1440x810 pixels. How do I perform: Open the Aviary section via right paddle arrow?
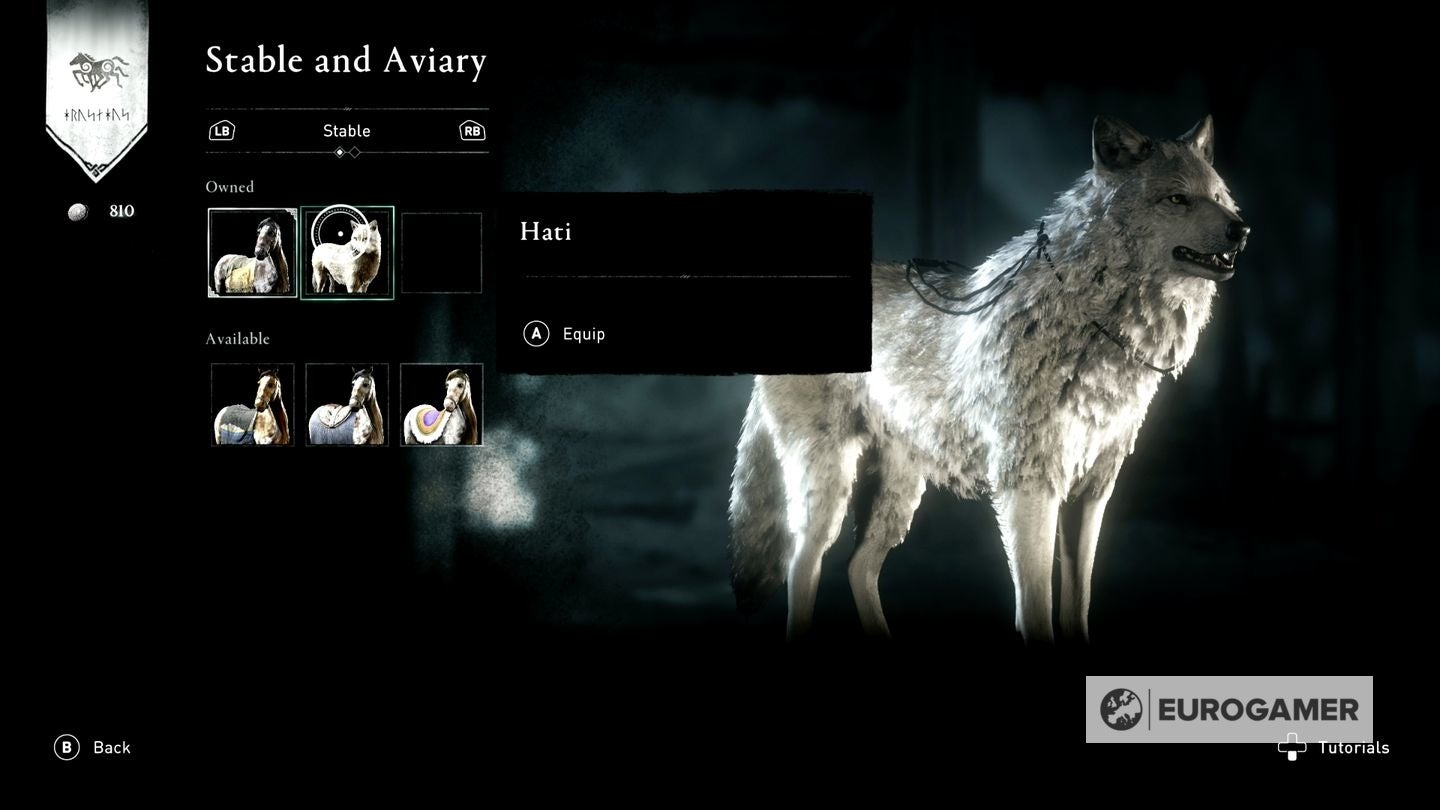pyautogui.click(x=472, y=130)
